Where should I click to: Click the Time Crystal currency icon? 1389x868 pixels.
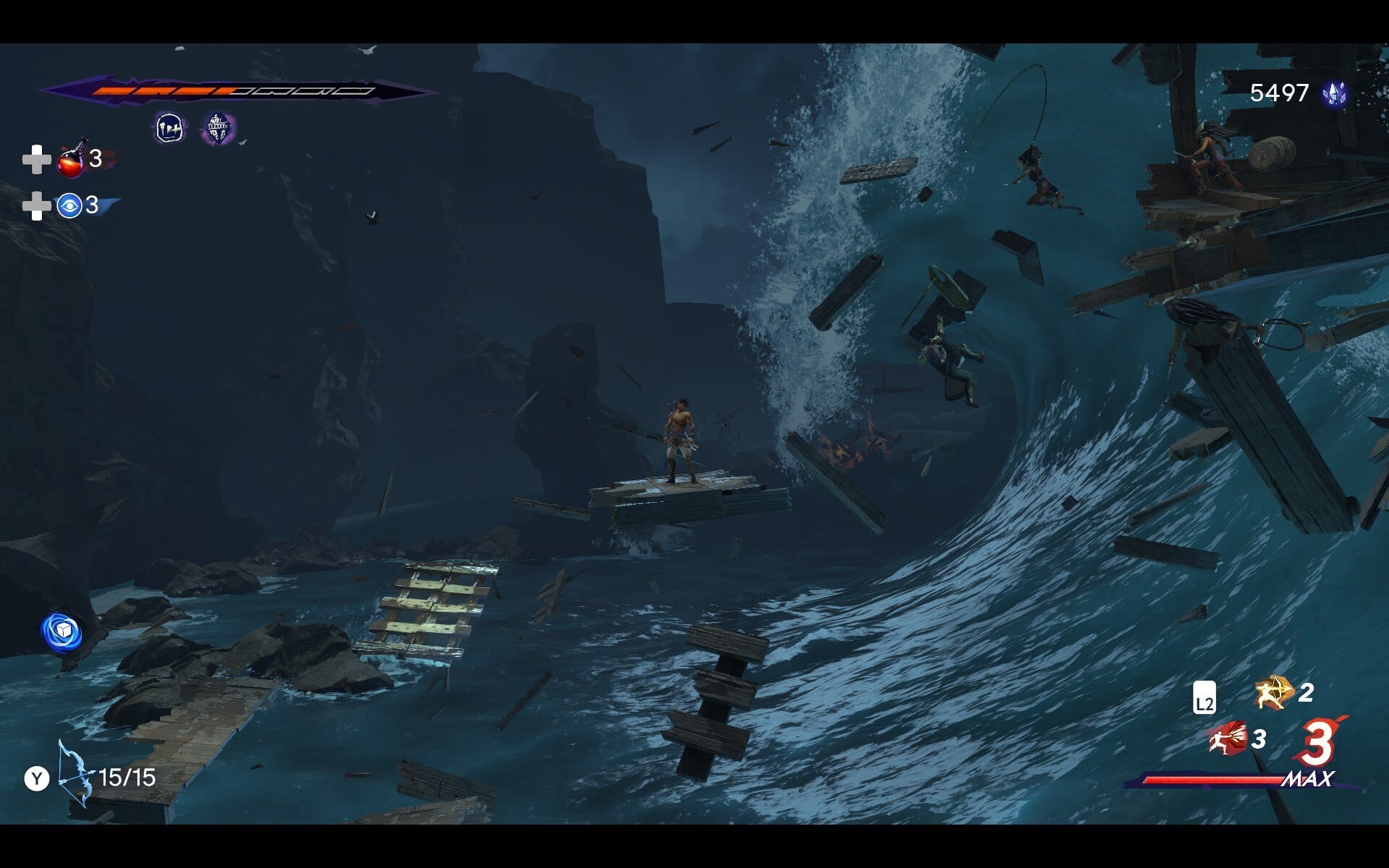tap(1334, 93)
